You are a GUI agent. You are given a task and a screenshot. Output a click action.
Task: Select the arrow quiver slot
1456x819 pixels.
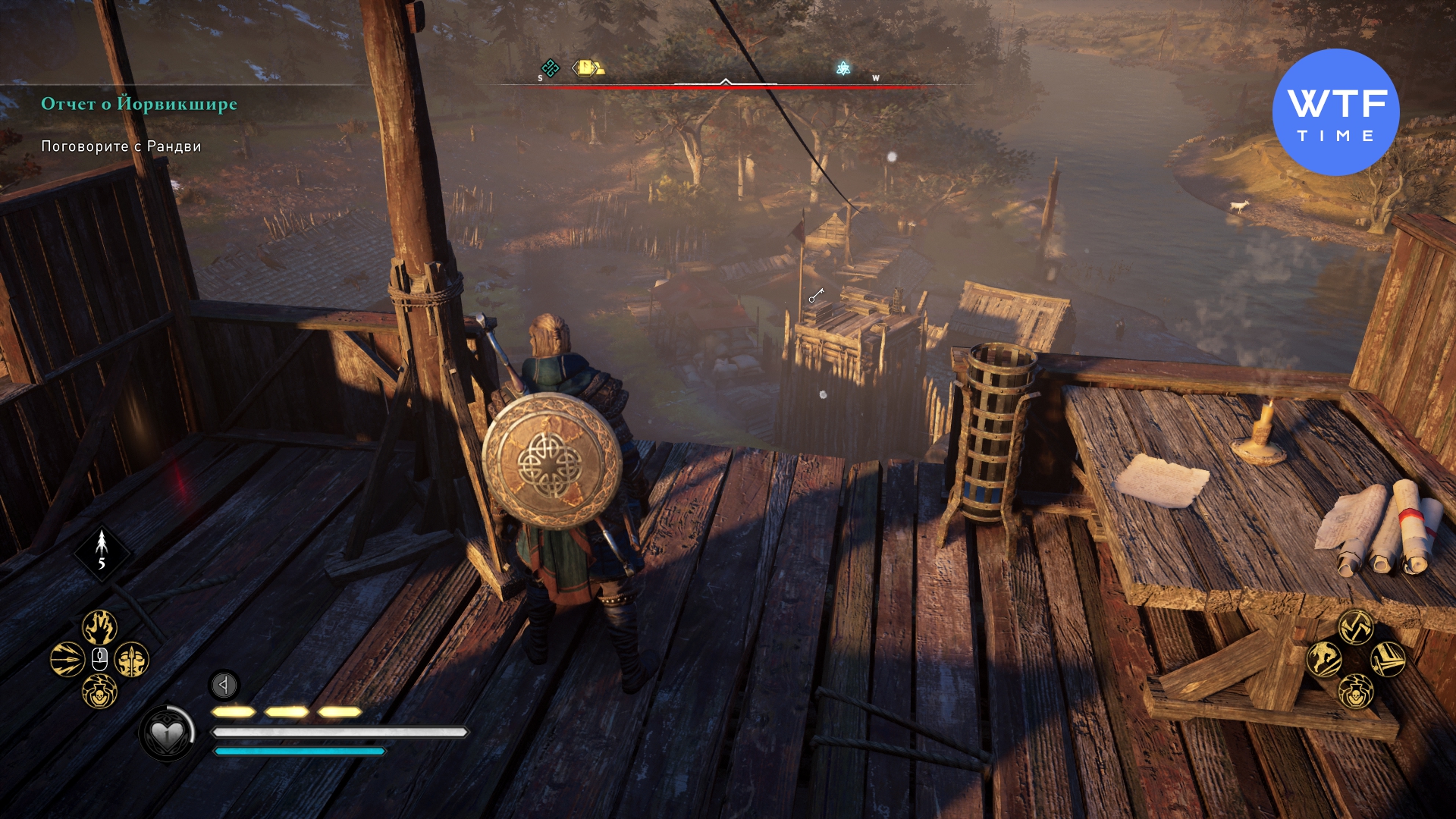(x=102, y=554)
